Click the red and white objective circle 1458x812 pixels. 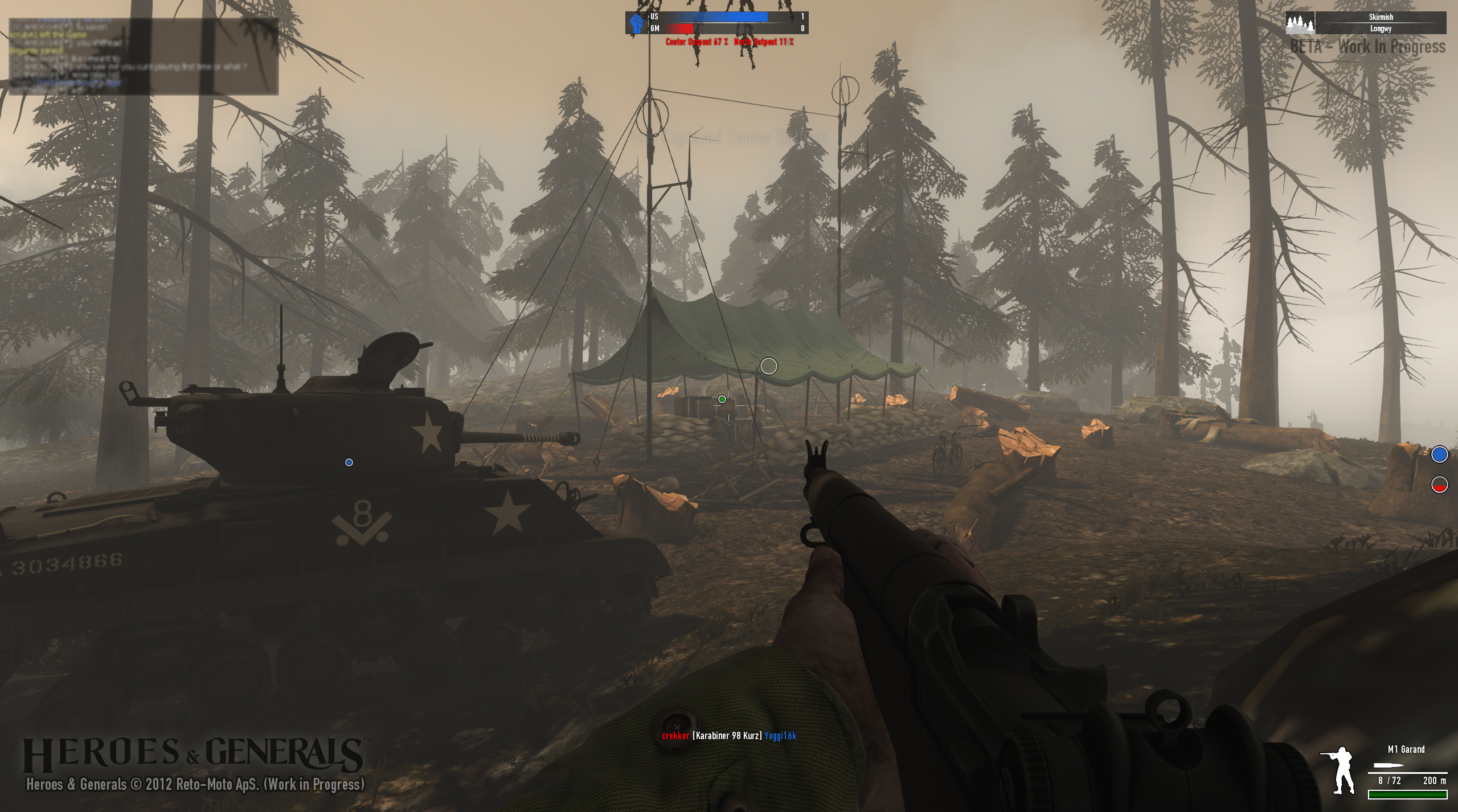point(1439,485)
